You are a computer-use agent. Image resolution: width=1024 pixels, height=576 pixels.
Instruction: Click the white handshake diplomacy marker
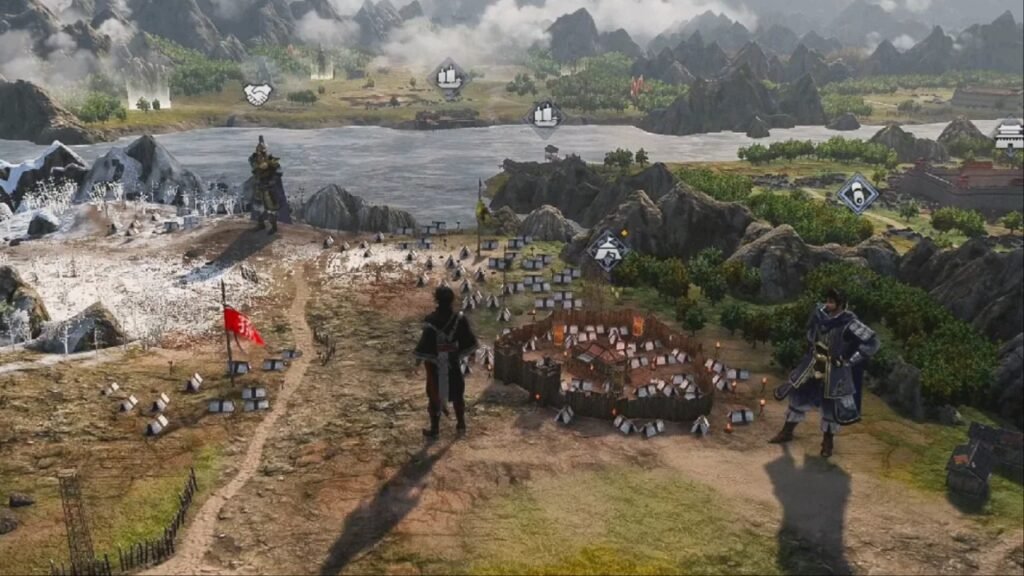coord(257,94)
